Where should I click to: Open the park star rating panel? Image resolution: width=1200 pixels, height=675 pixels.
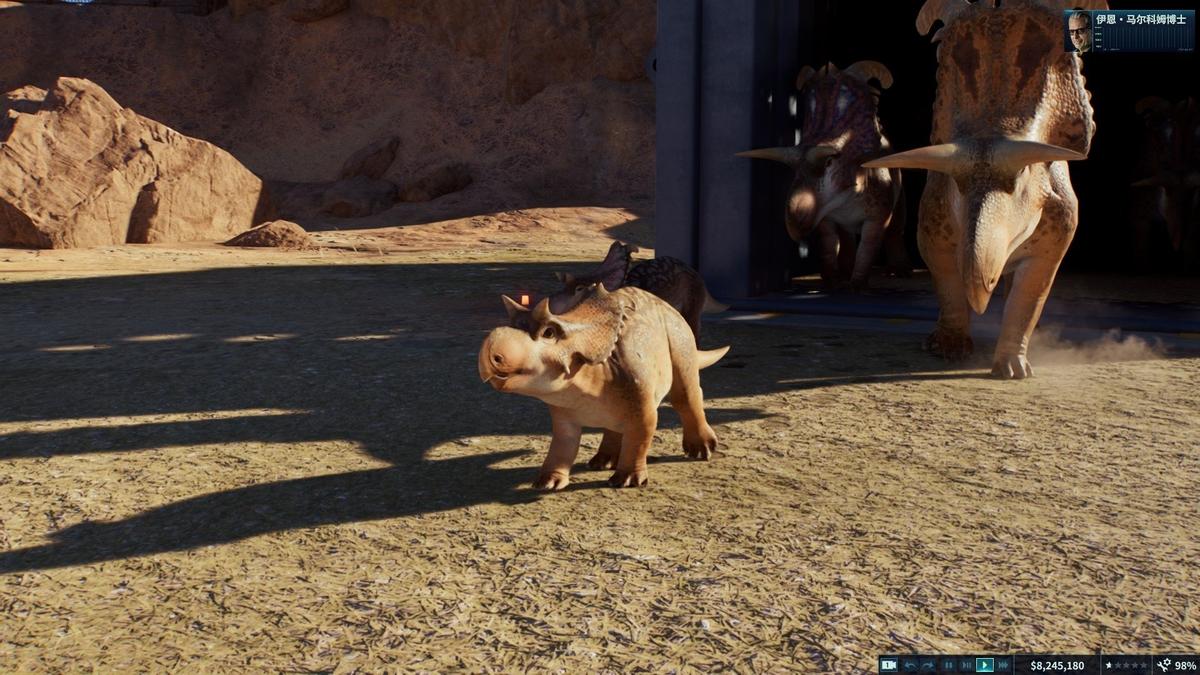click(1127, 665)
